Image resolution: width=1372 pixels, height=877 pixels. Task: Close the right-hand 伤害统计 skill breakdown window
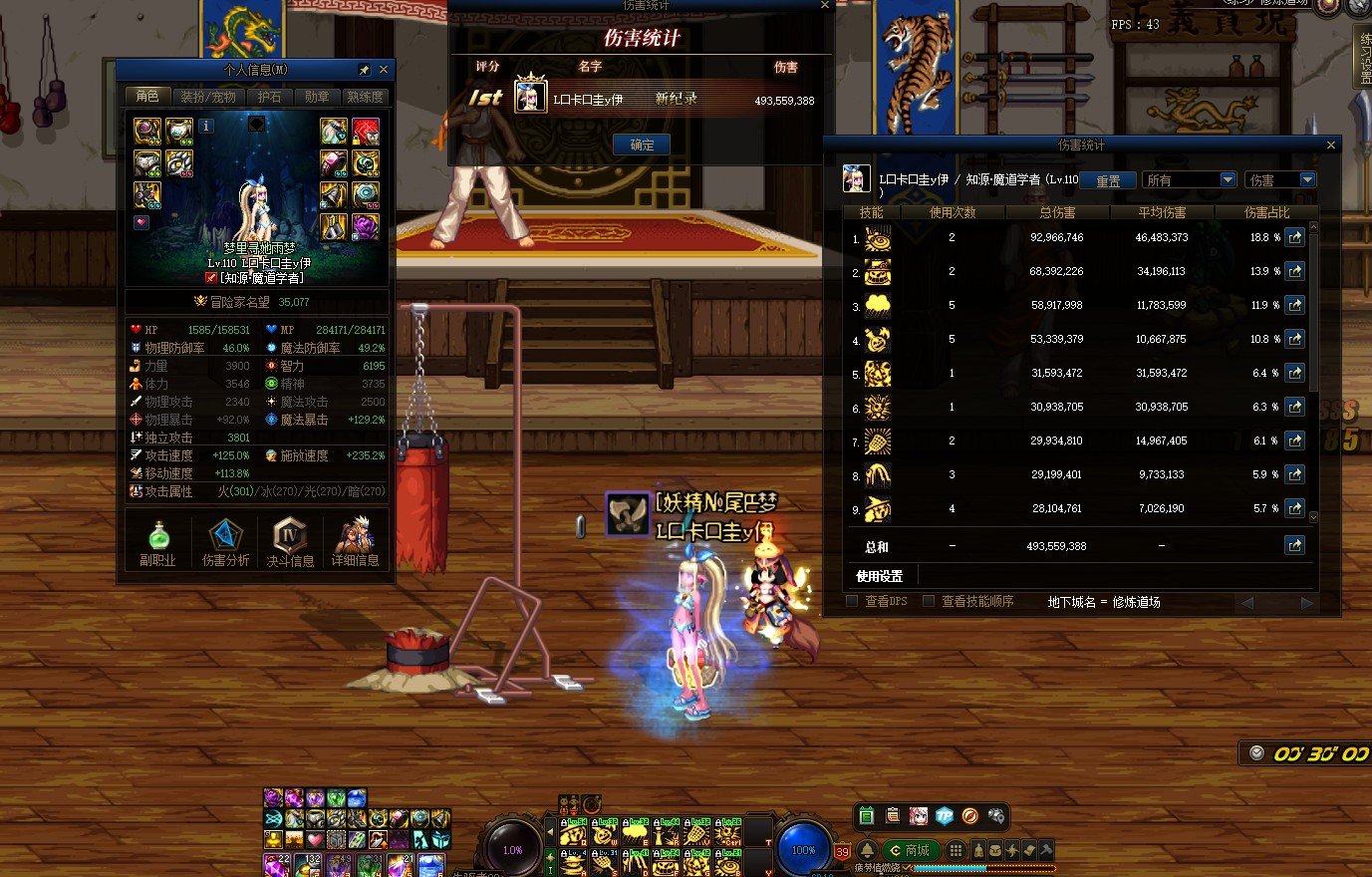(1330, 146)
